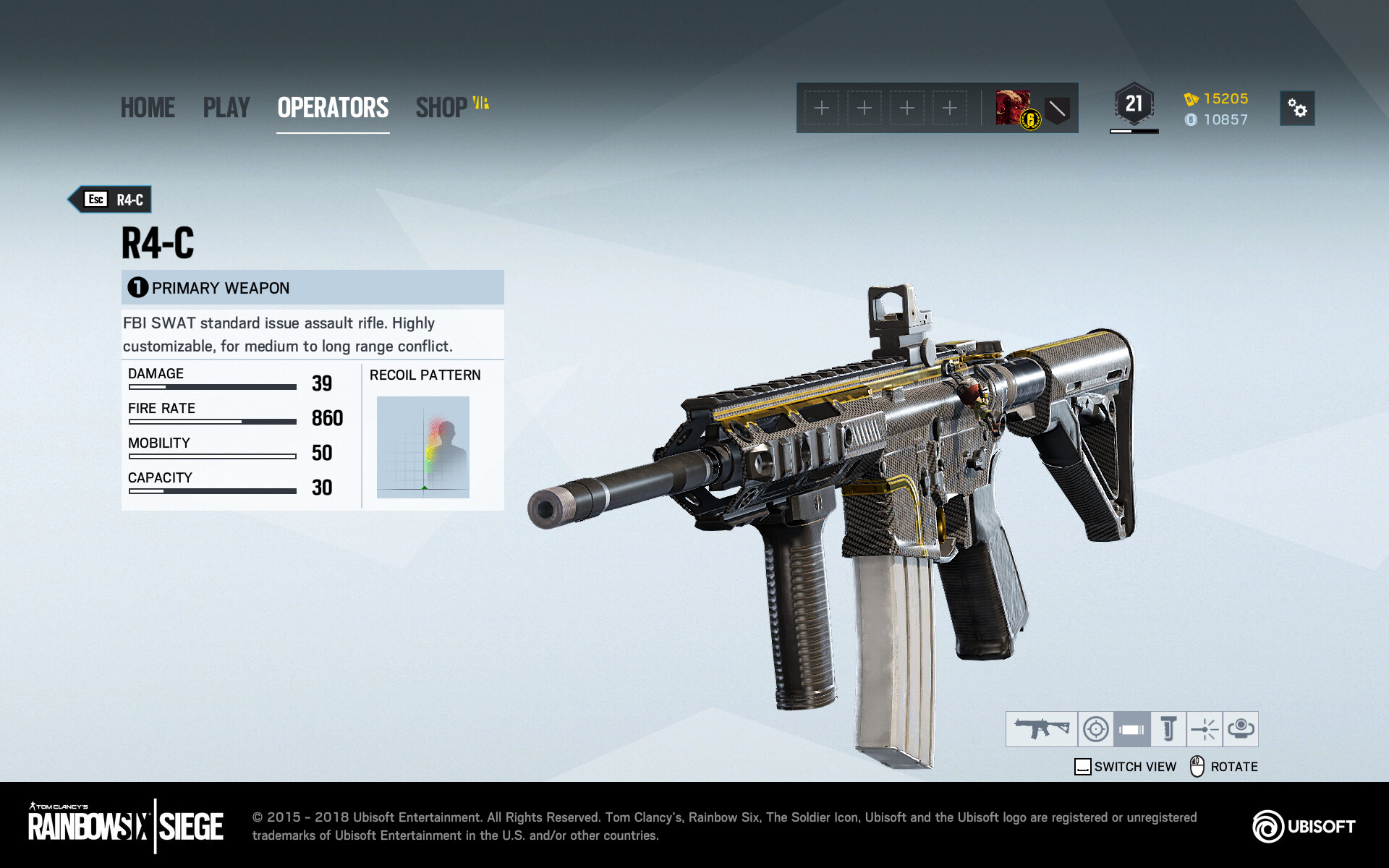Select the Operators menu tab
Viewport: 1389px width, 868px height.
(x=333, y=108)
